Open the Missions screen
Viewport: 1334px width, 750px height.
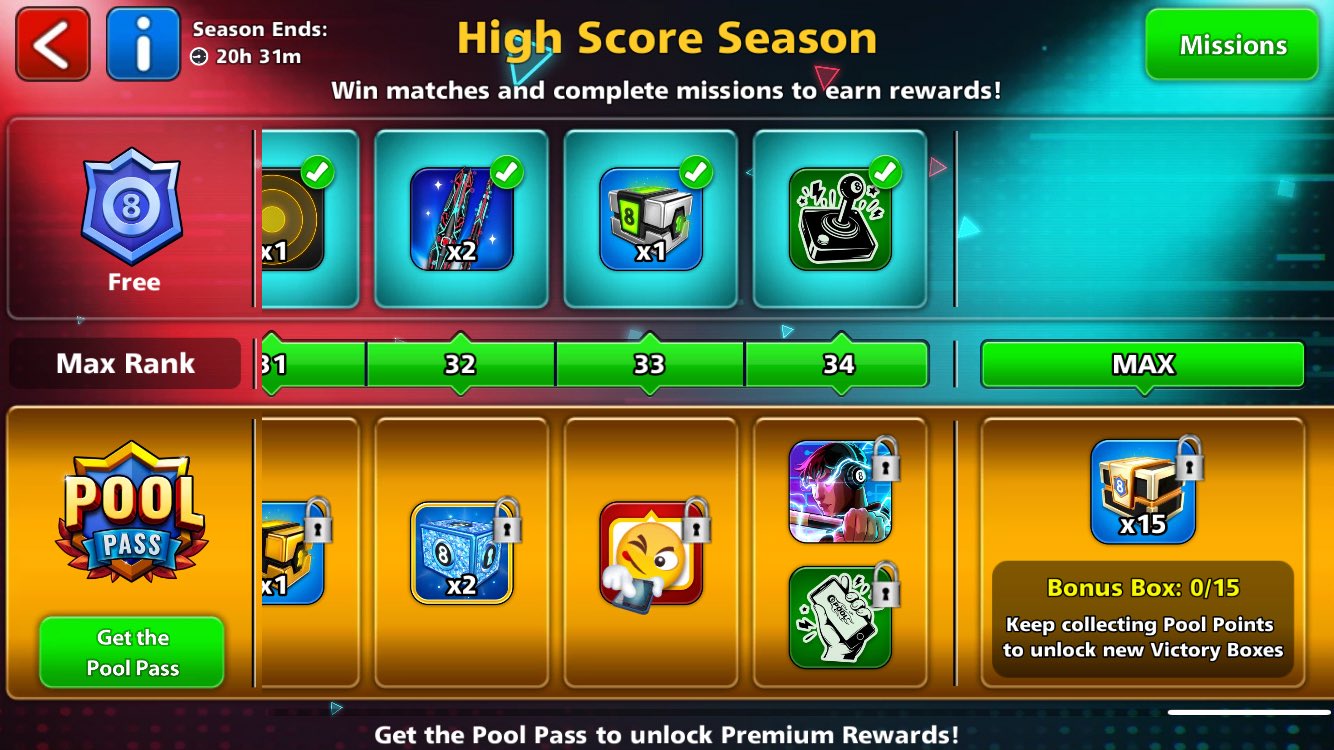coord(1232,45)
